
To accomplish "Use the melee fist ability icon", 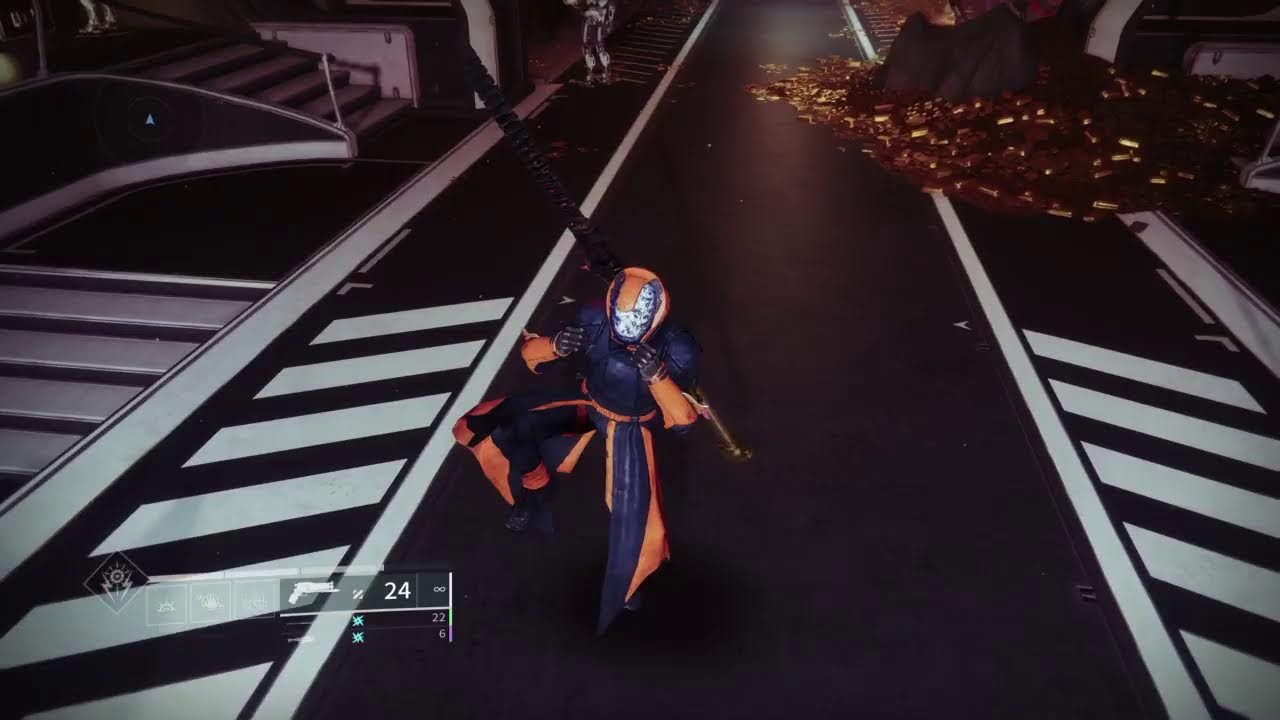I will [211, 603].
